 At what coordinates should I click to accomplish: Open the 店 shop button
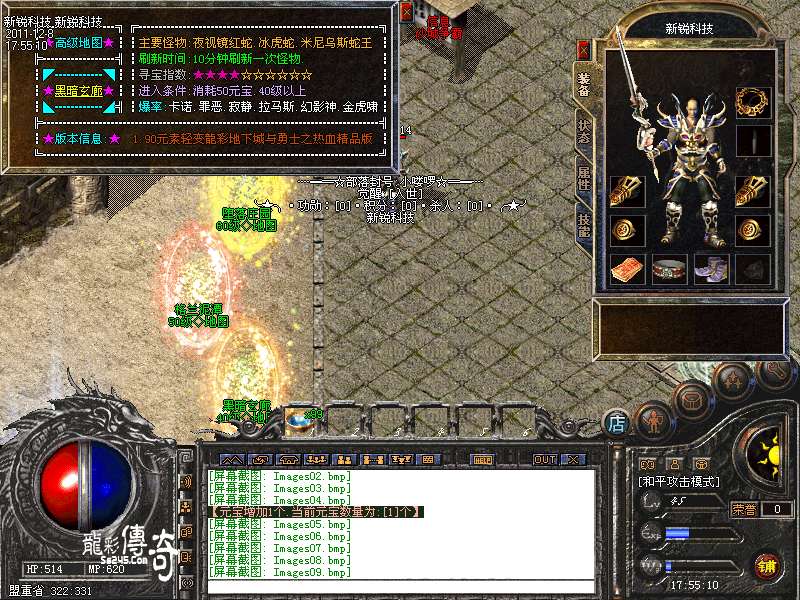617,423
